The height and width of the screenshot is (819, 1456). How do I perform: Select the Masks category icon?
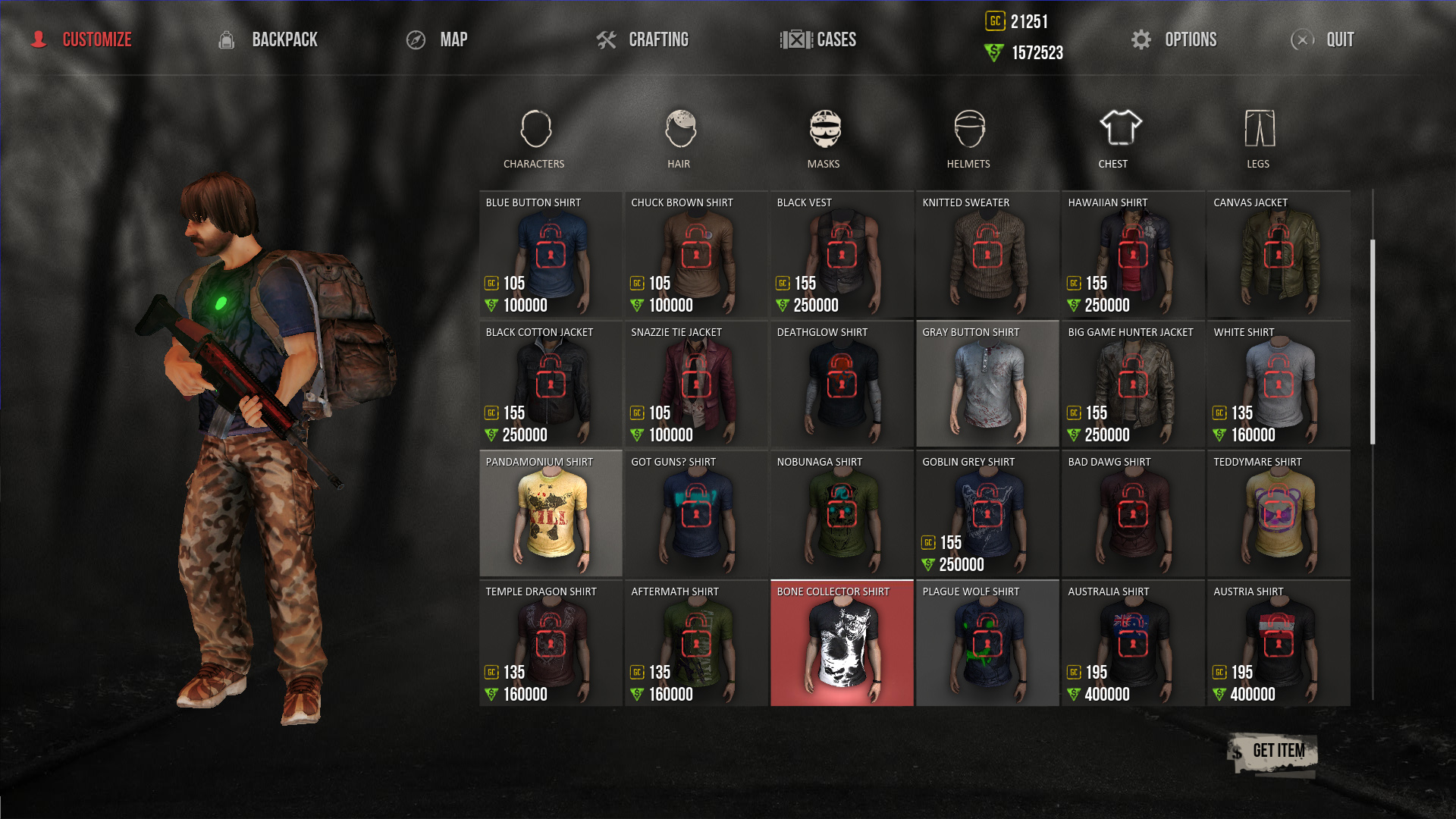coord(825,129)
